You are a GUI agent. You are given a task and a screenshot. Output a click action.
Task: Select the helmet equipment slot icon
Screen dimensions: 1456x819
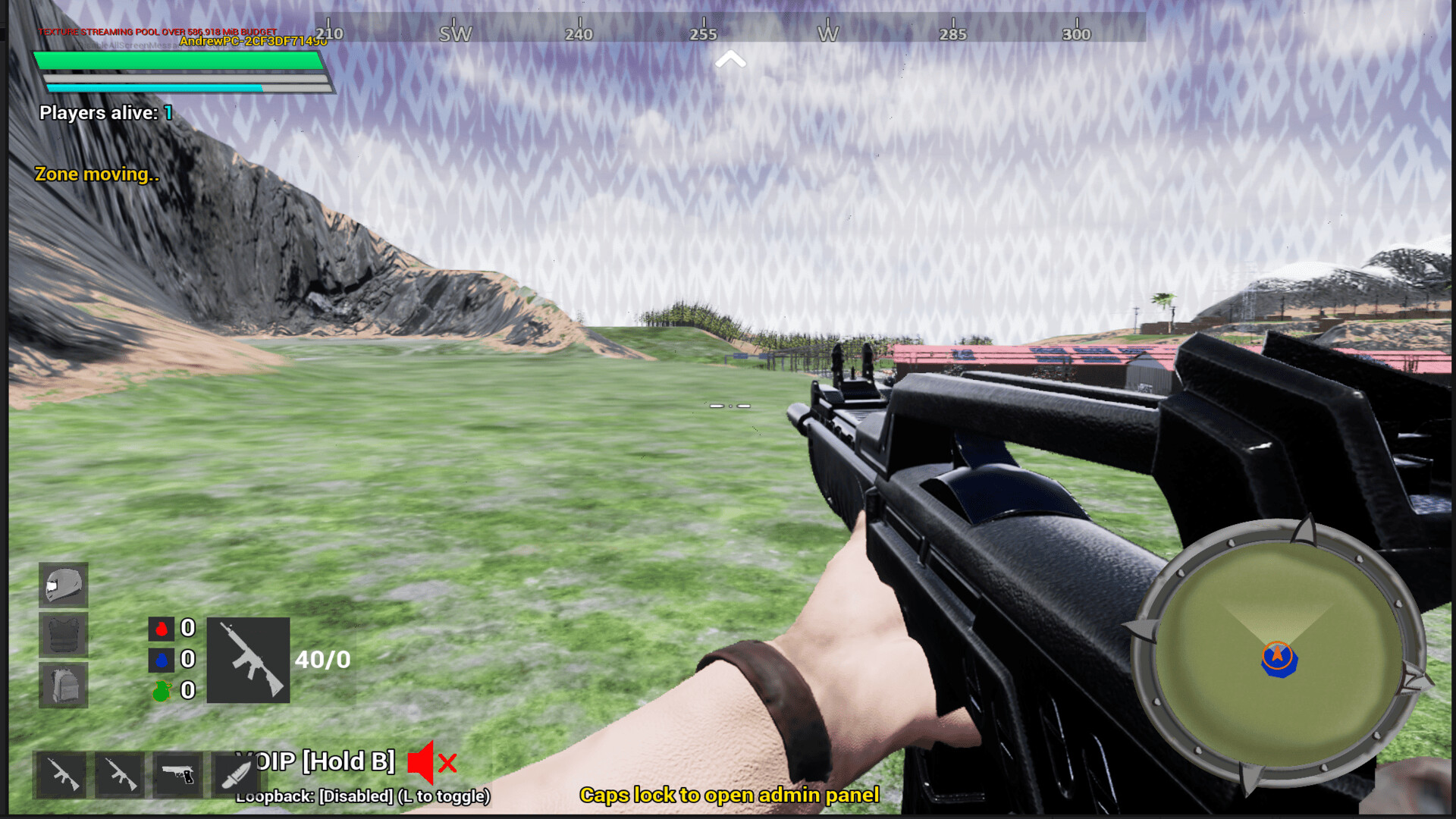point(64,585)
